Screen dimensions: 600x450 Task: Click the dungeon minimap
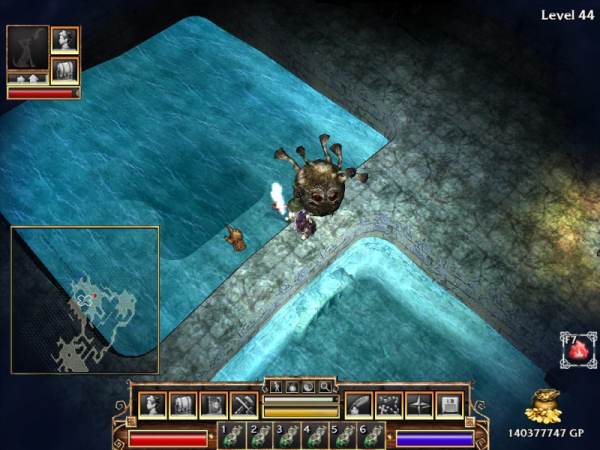[85, 300]
